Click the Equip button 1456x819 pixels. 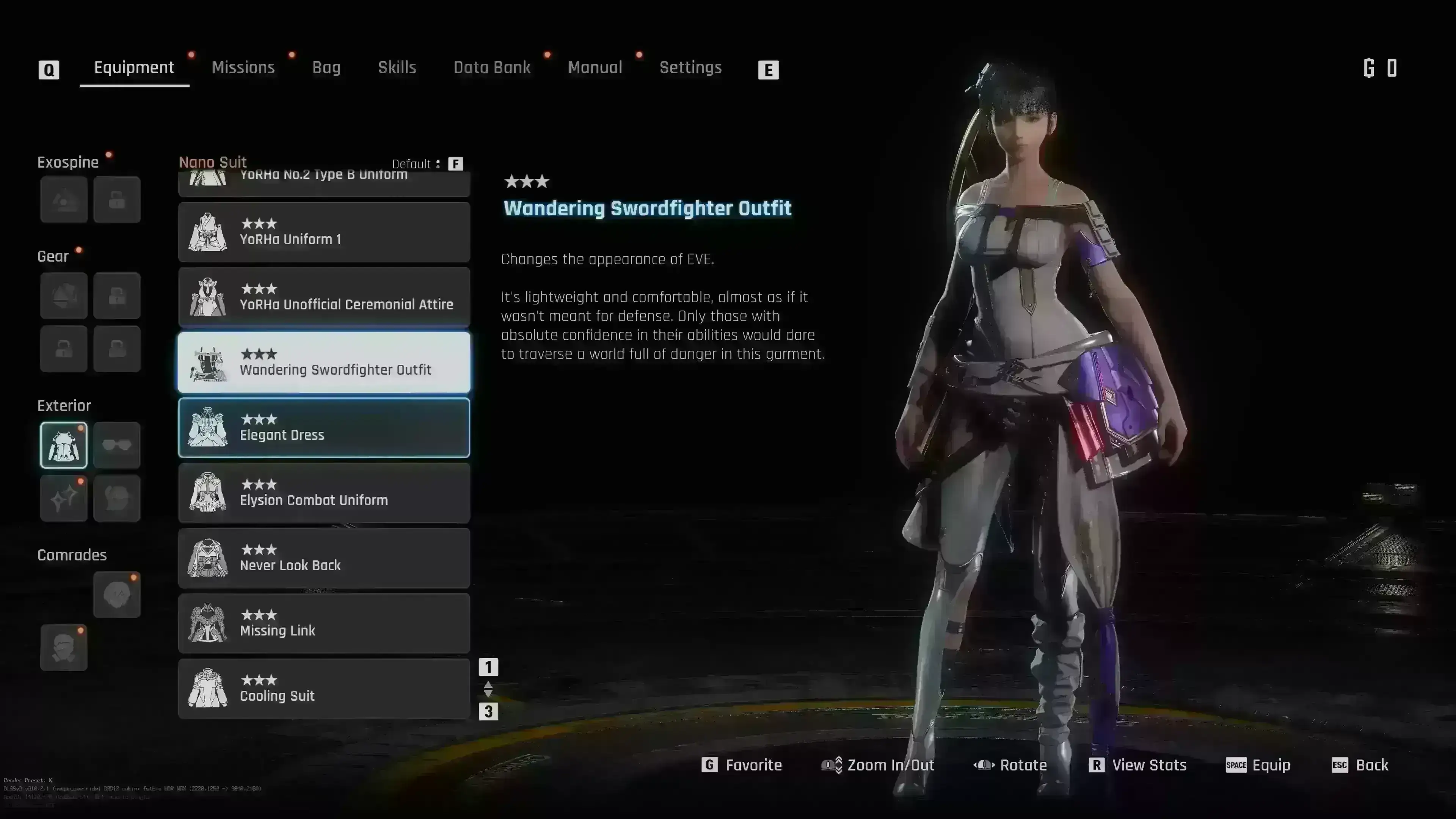1258,765
